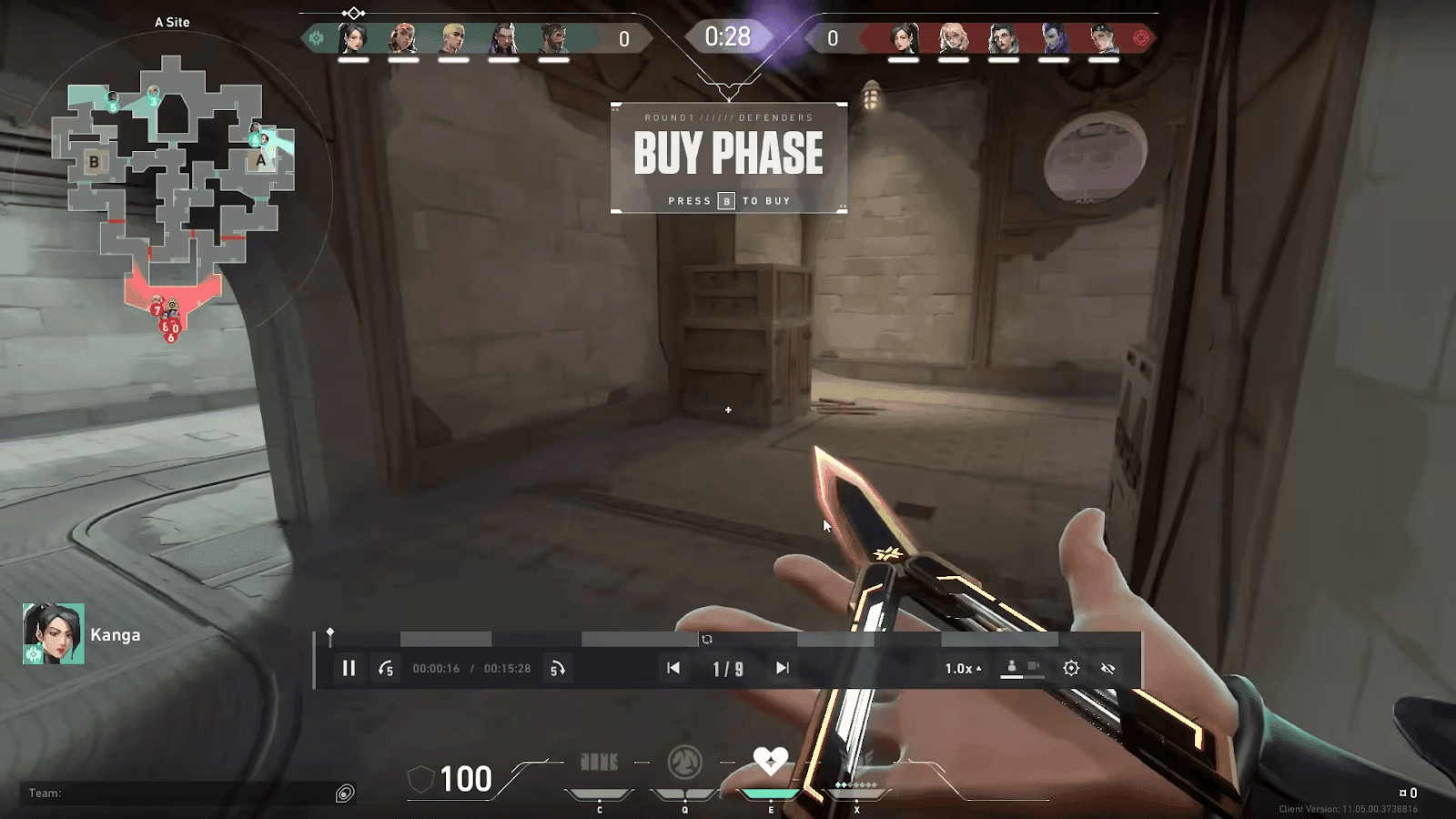Switch to free camera mode
Screen dimensions: 1456x819
(1034, 667)
